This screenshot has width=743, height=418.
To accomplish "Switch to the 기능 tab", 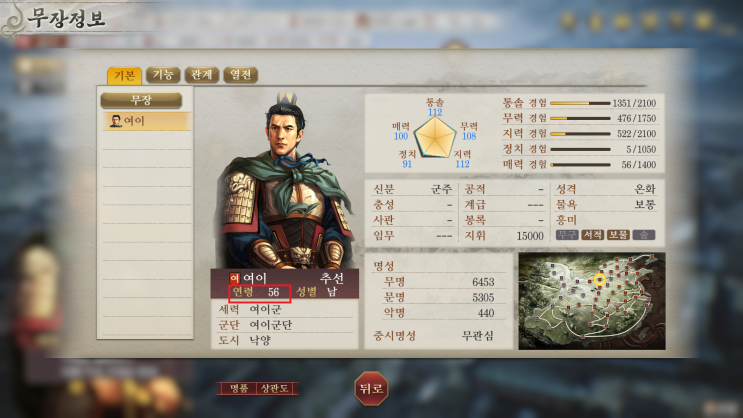I will (160, 75).
